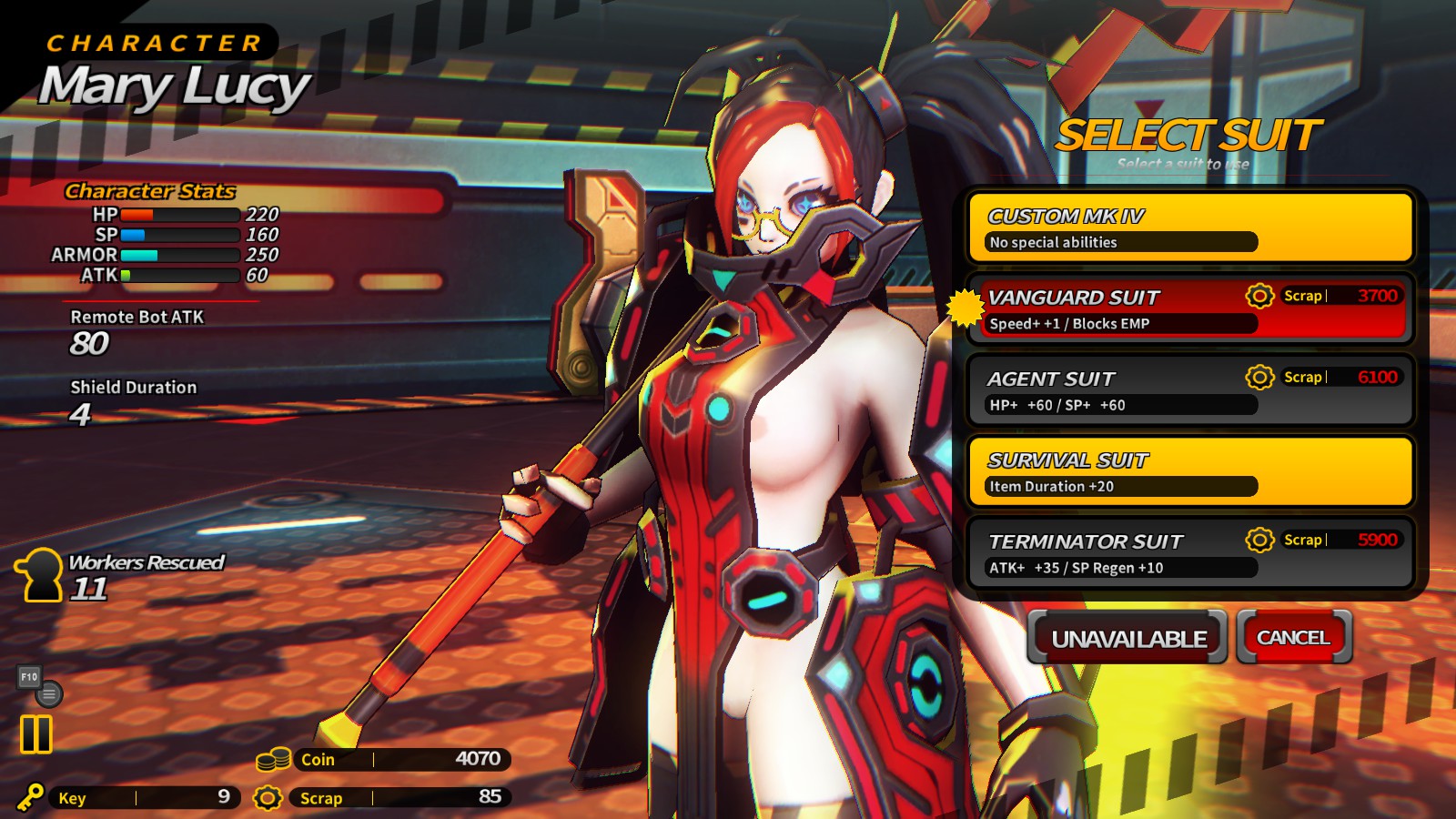
Task: Select the Custom MK IV suit
Action: pos(1190,227)
